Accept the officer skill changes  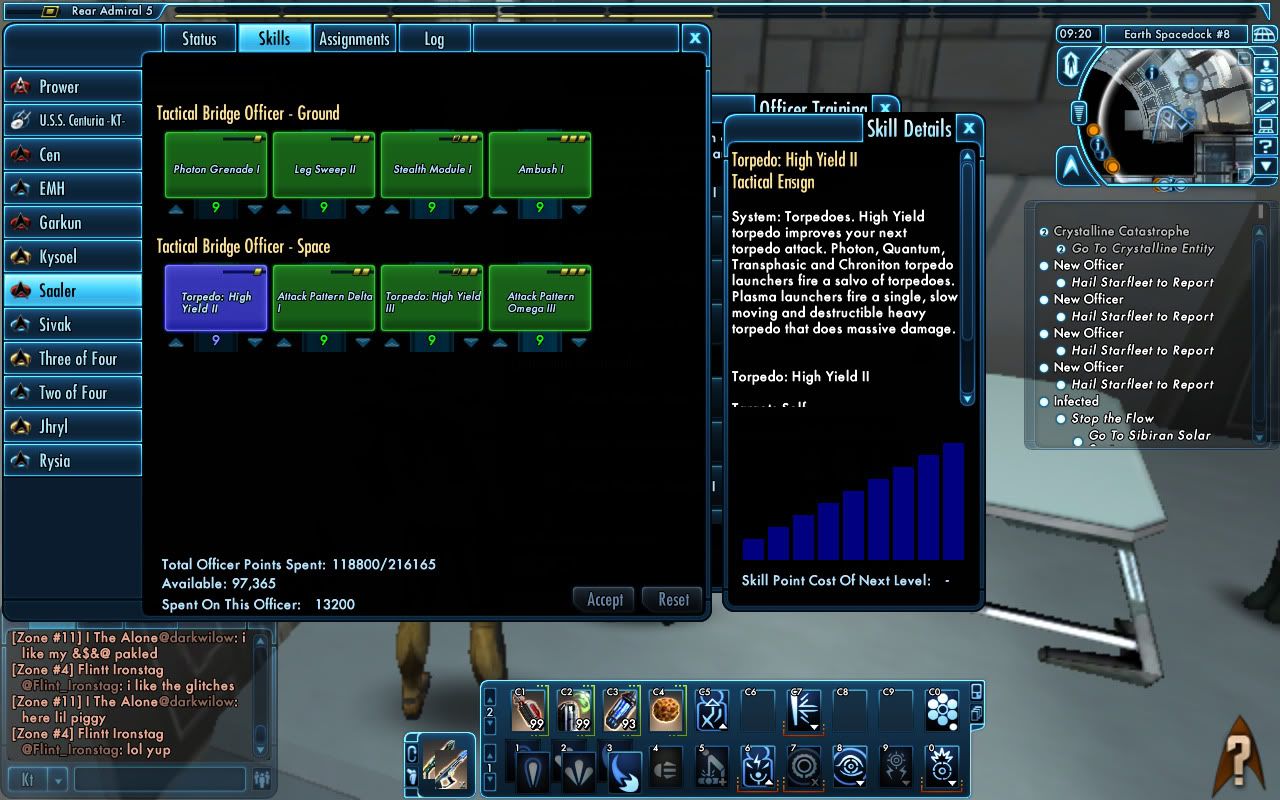pos(604,600)
